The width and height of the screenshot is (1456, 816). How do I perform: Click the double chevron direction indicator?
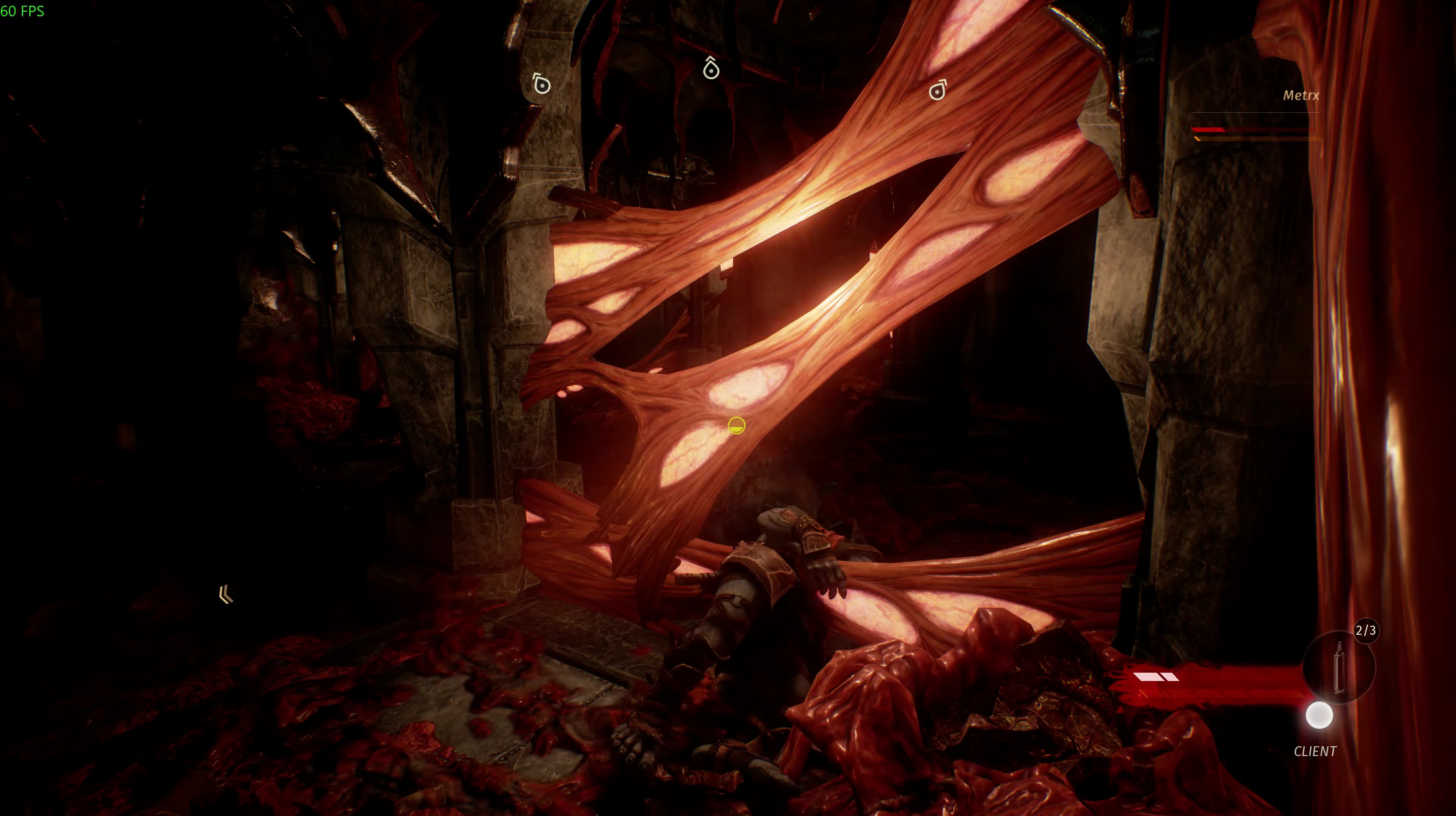point(226,595)
